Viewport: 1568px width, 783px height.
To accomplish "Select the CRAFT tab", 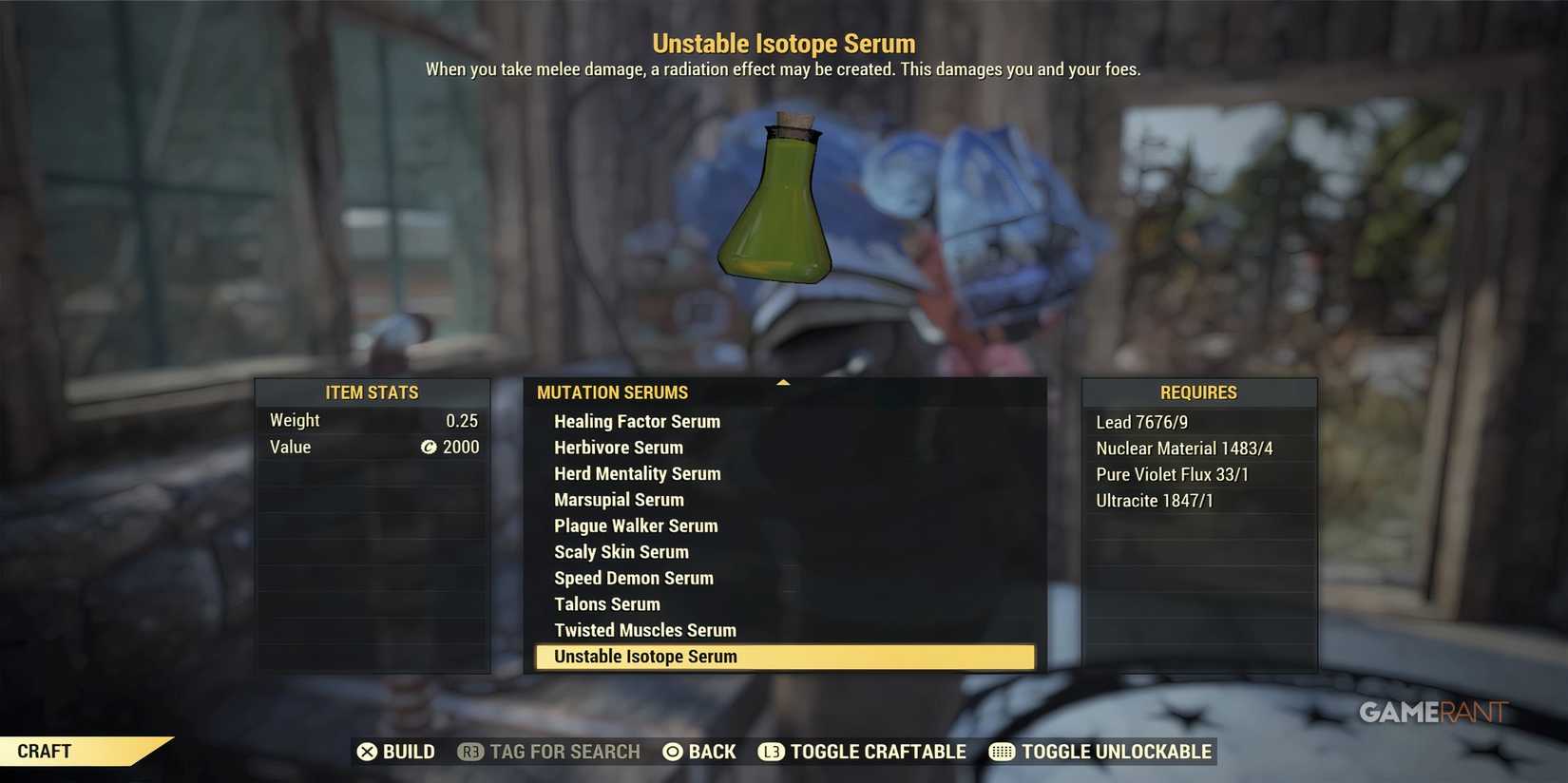I will (44, 751).
